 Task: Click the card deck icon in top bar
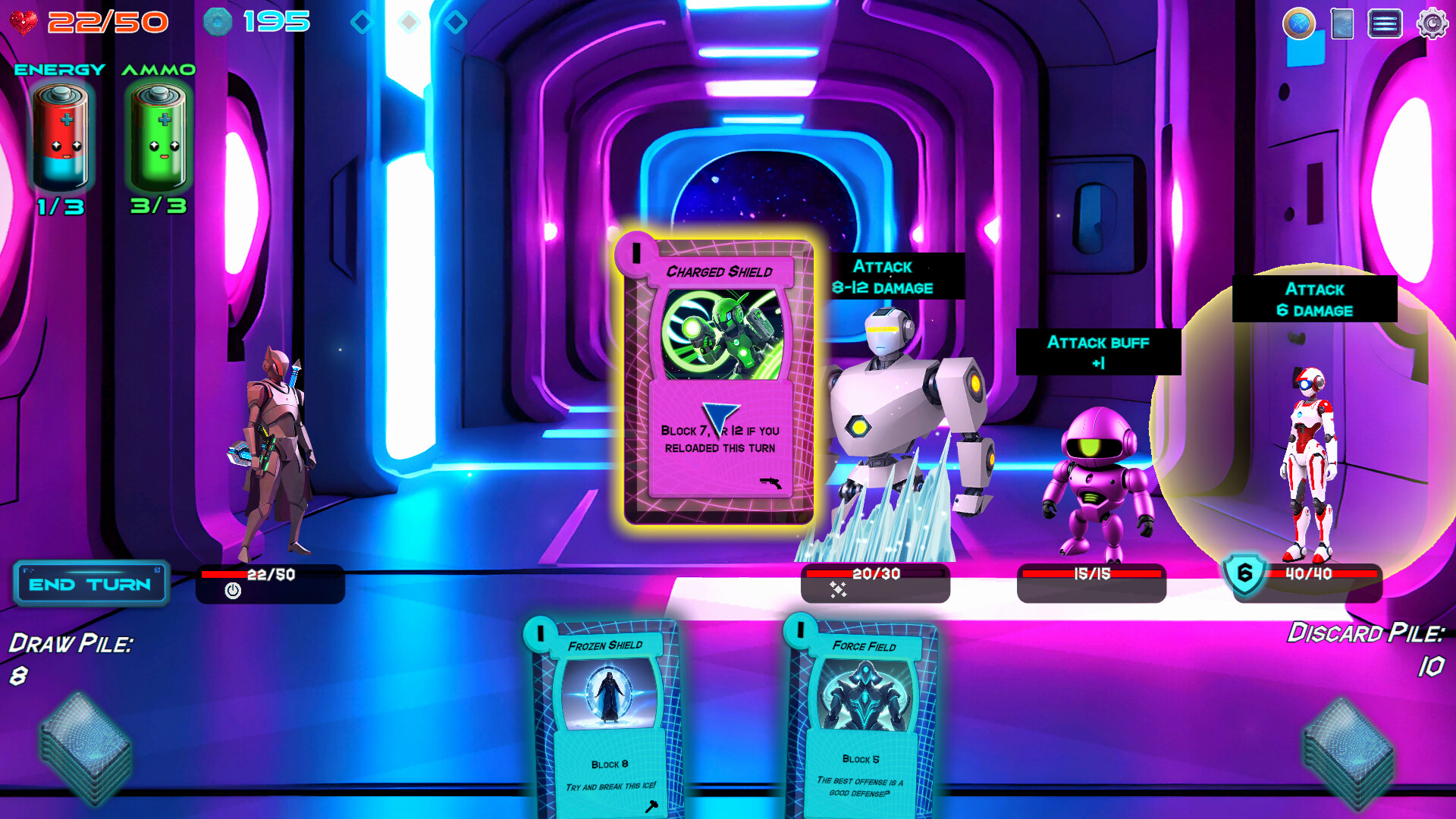[x=1343, y=24]
